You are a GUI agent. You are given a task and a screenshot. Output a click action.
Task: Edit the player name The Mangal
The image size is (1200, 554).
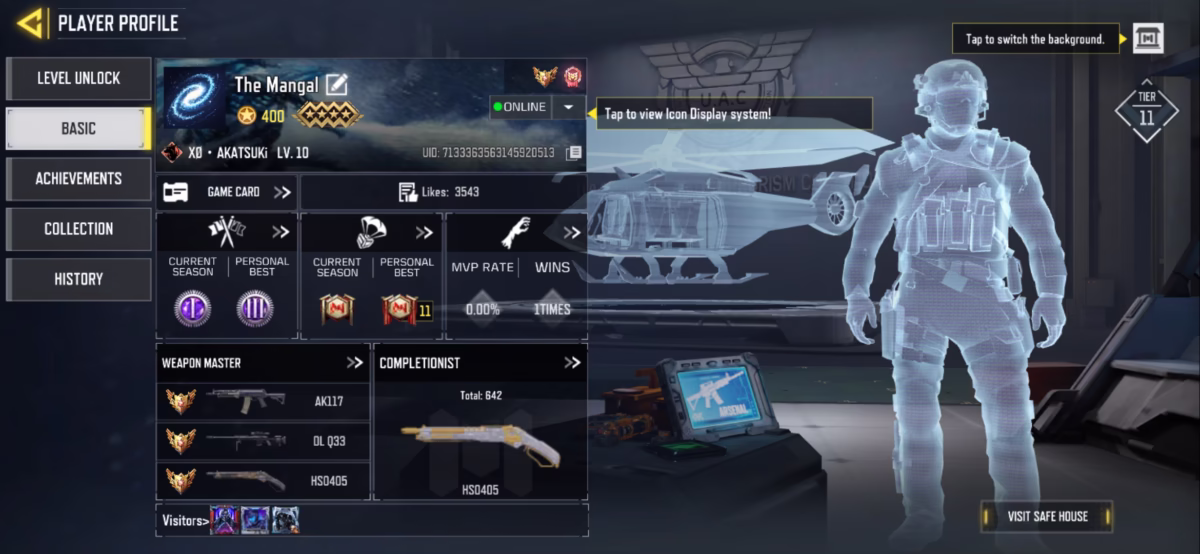(337, 85)
